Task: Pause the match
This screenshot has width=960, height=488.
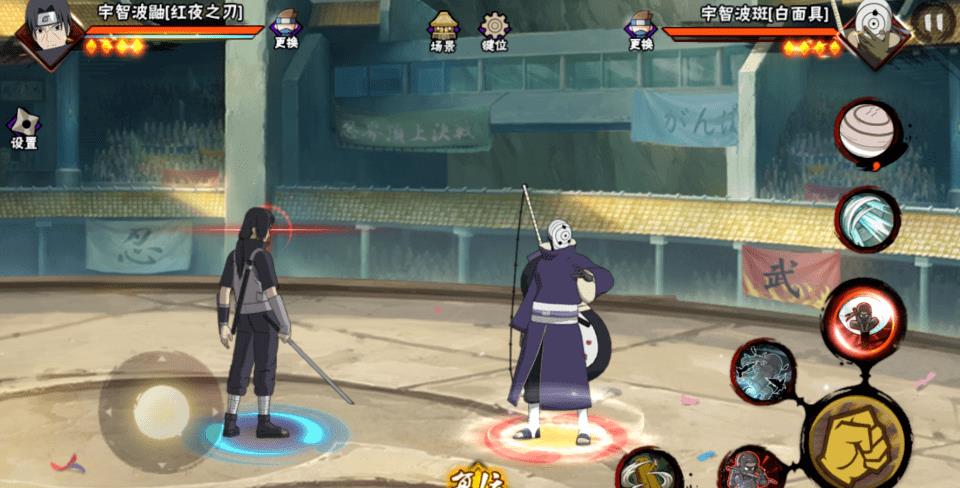Action: click(x=933, y=20)
